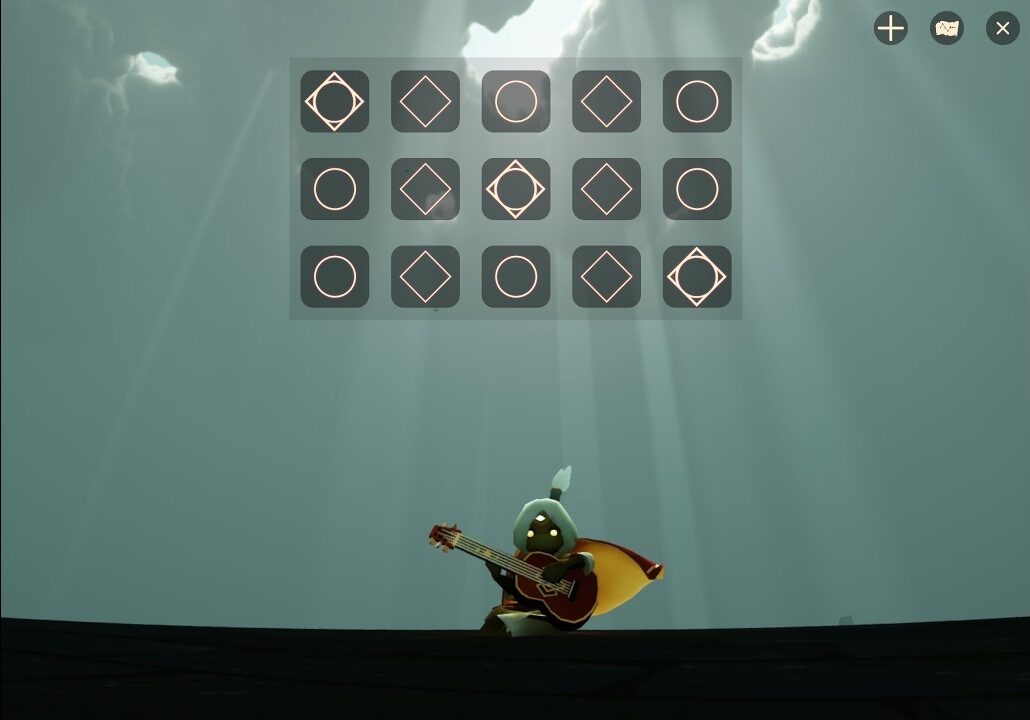Play the center circle key of the top row
Viewport: 1030px width, 720px height.
(x=516, y=101)
